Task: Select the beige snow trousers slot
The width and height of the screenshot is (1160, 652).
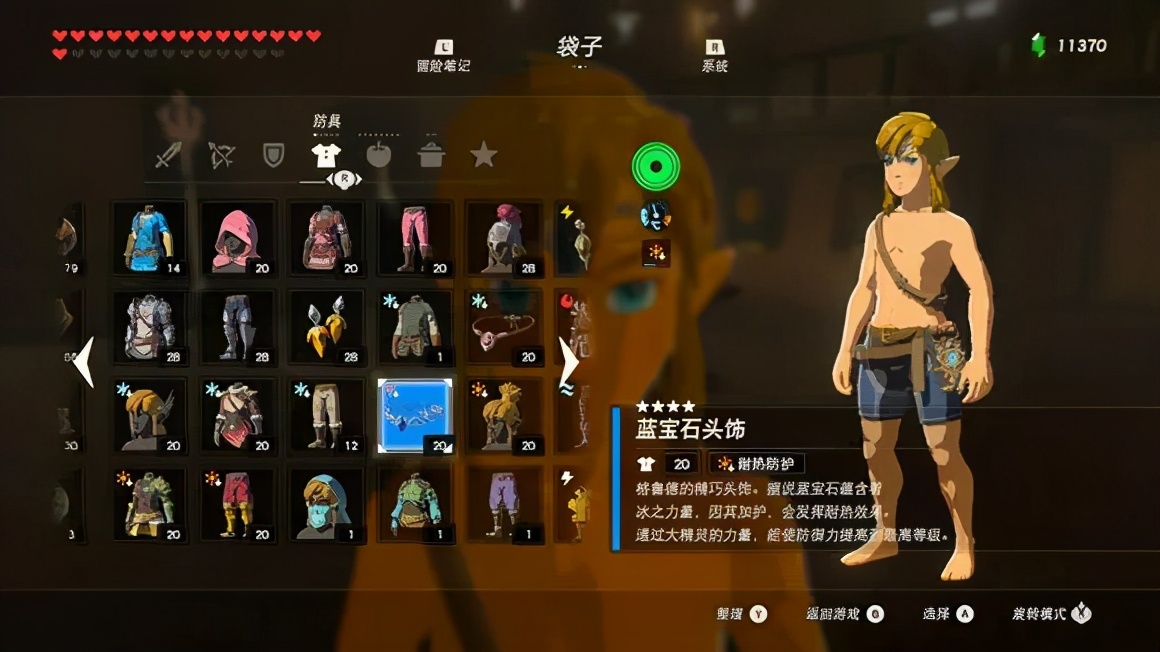Action: [326, 415]
